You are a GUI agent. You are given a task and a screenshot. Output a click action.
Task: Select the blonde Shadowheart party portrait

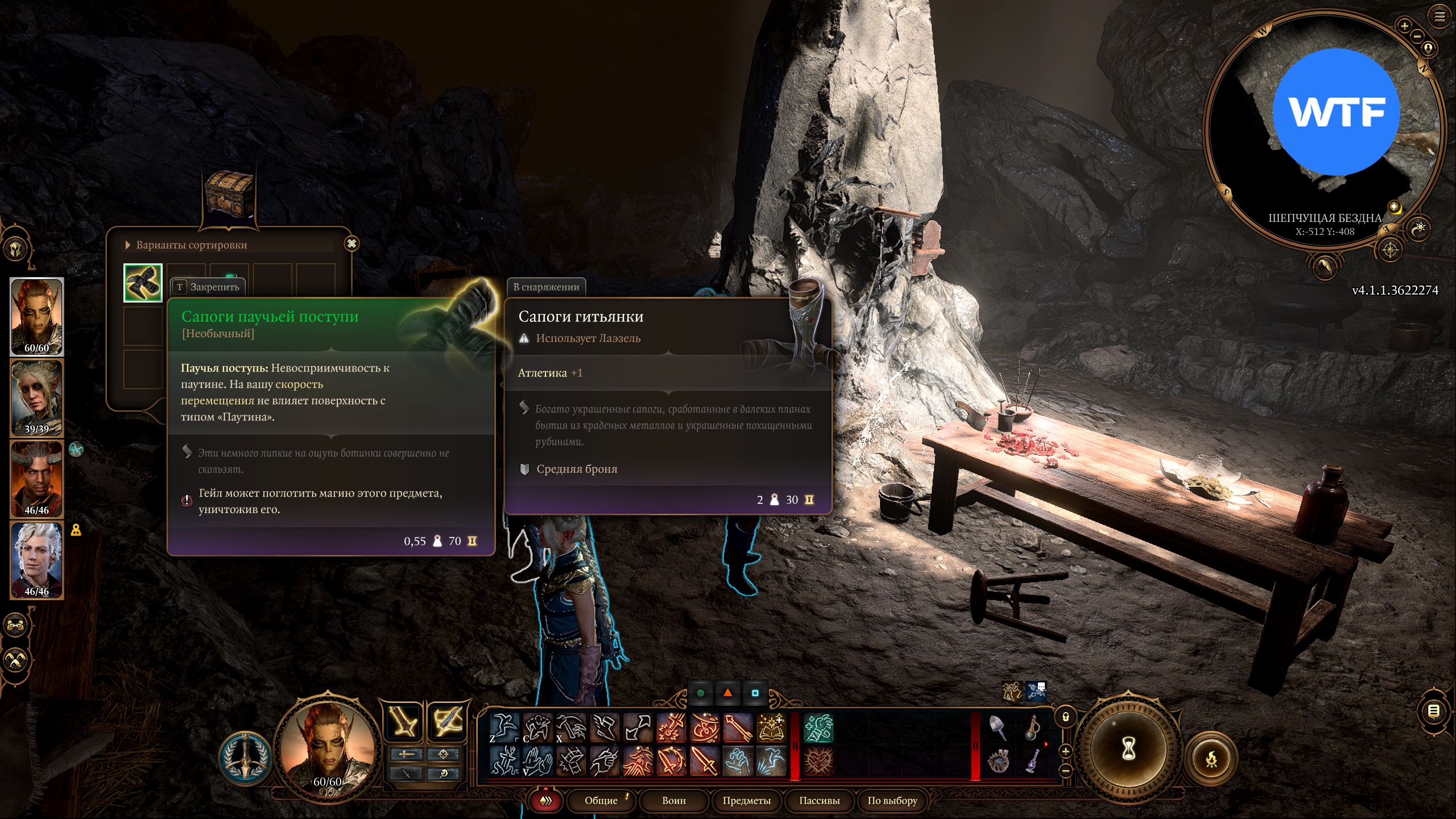(x=37, y=398)
